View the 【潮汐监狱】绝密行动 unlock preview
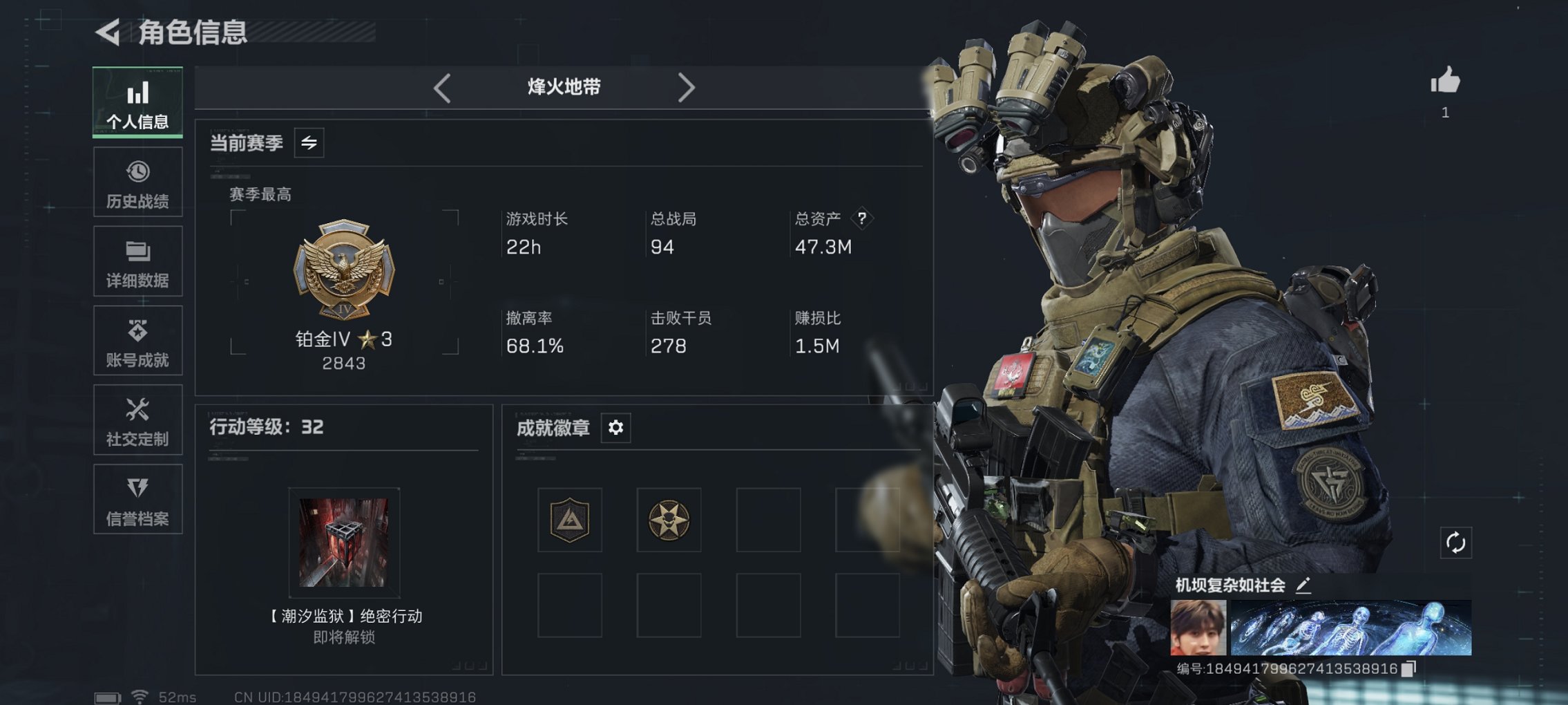Viewport: 1568px width, 705px height. click(343, 543)
